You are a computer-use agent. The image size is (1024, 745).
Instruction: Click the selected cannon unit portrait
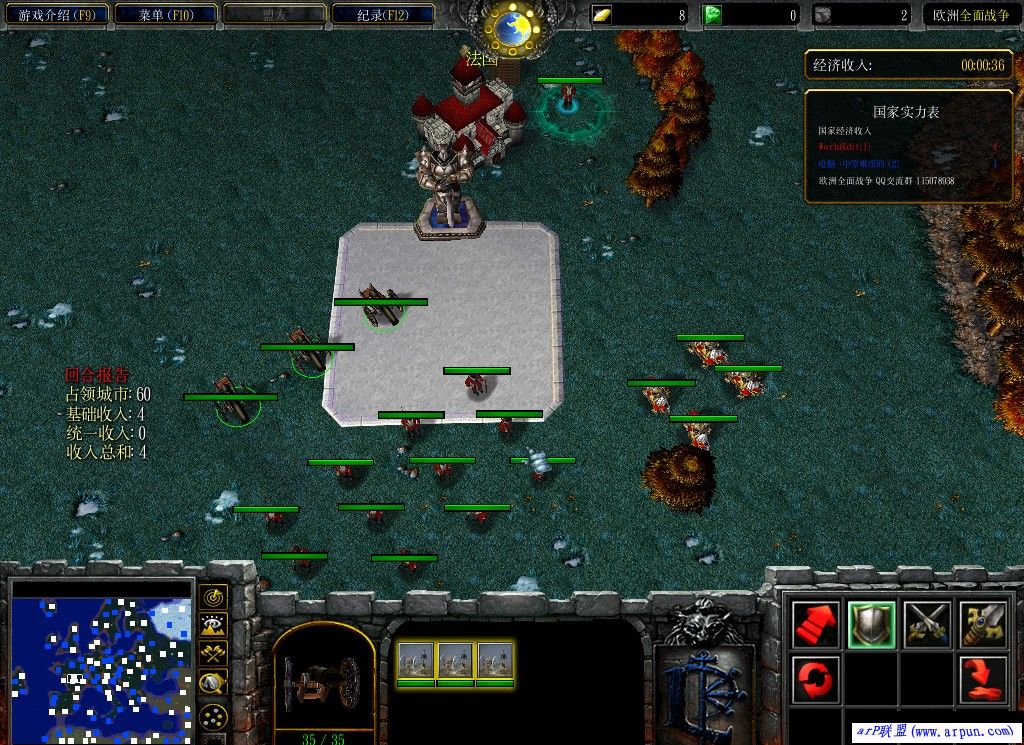(x=323, y=681)
